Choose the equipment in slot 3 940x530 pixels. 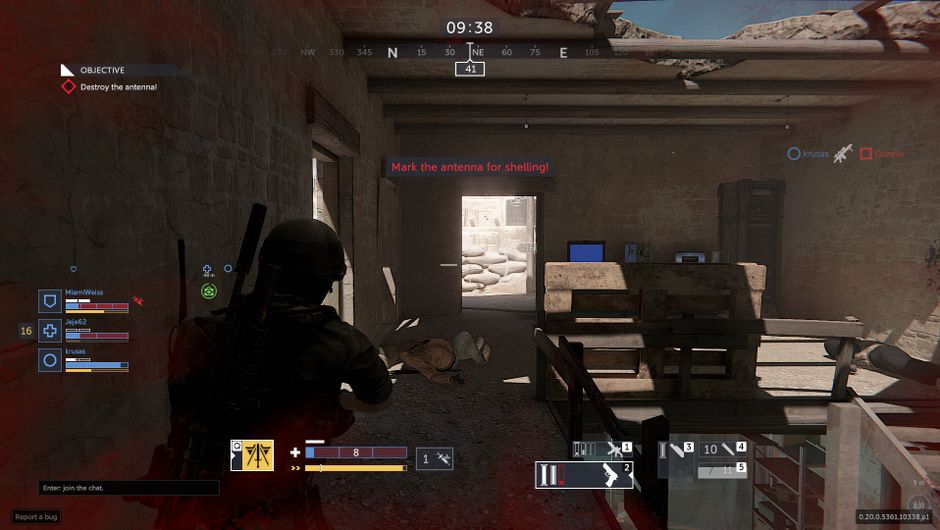(x=675, y=451)
